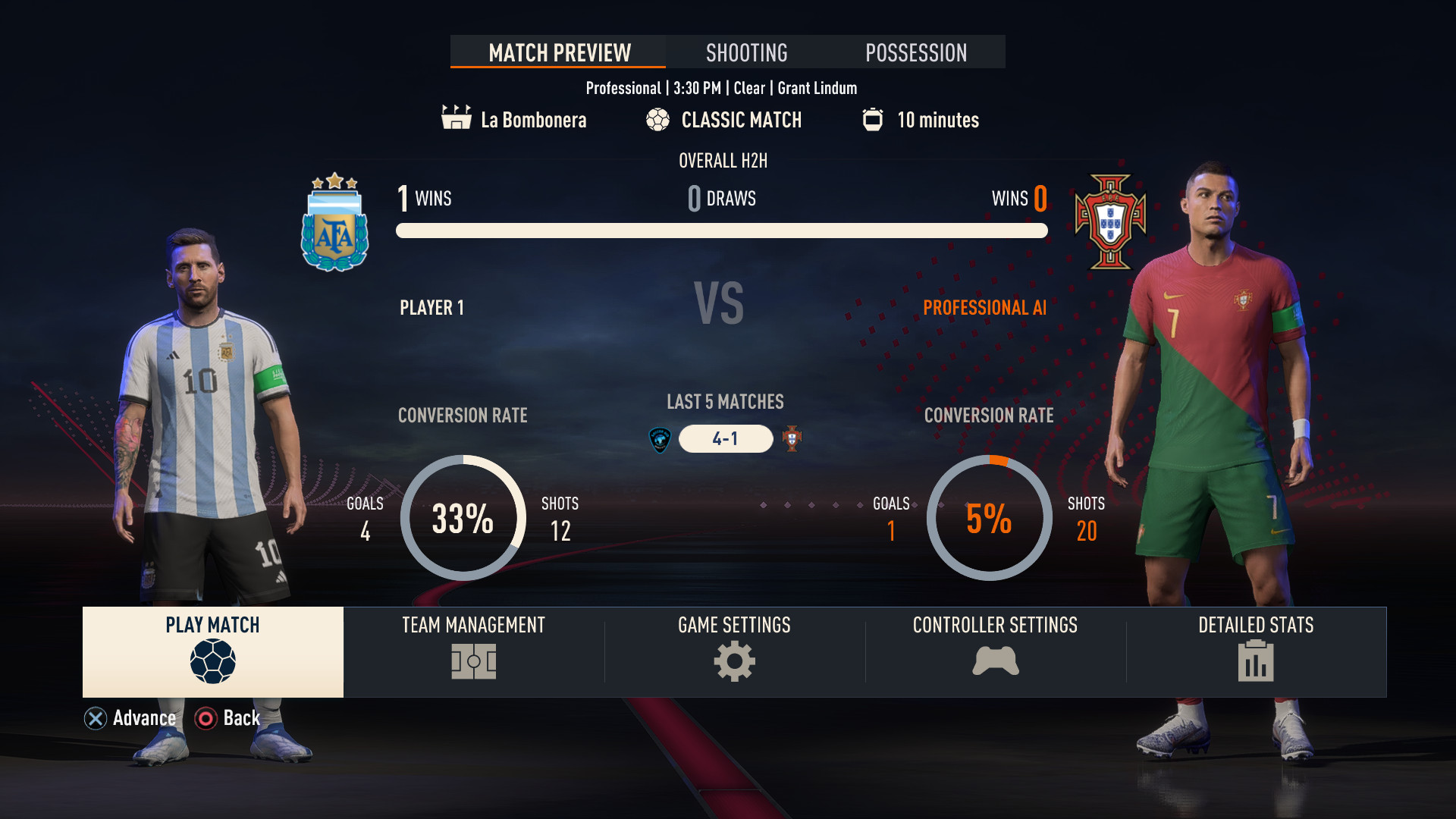Click the 4-1 last match result
Screen dimensions: 1456x819
coord(726,438)
